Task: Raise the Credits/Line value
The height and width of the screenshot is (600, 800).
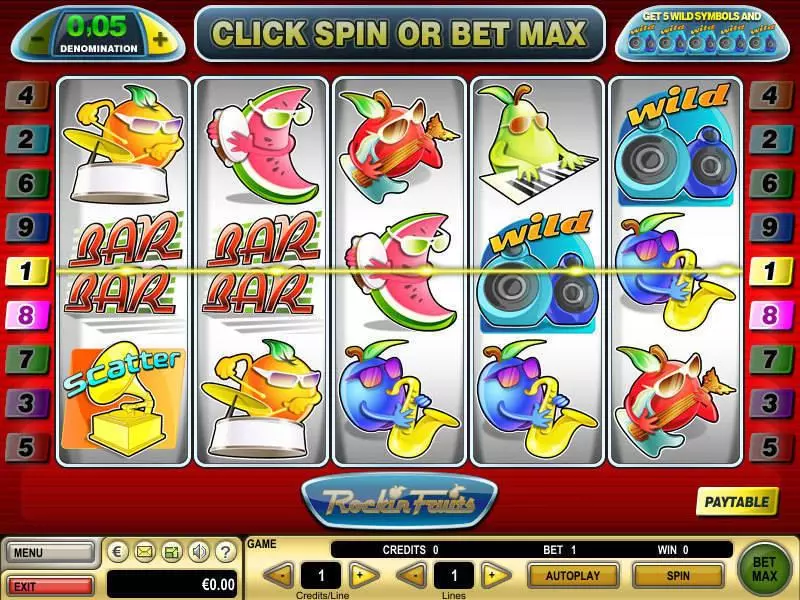Action: pyautogui.click(x=364, y=575)
